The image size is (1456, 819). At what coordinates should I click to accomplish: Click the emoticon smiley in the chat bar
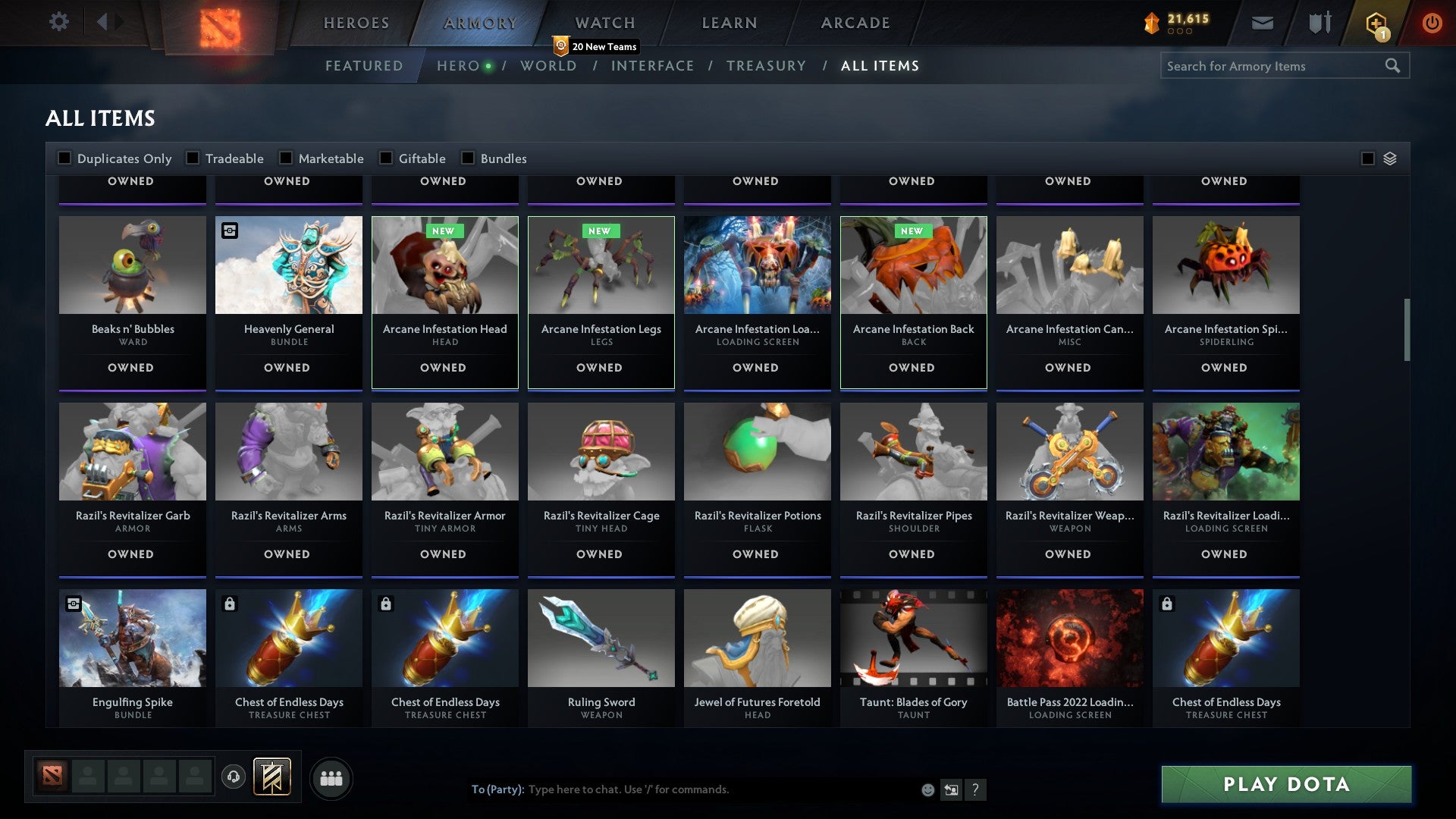pos(927,789)
